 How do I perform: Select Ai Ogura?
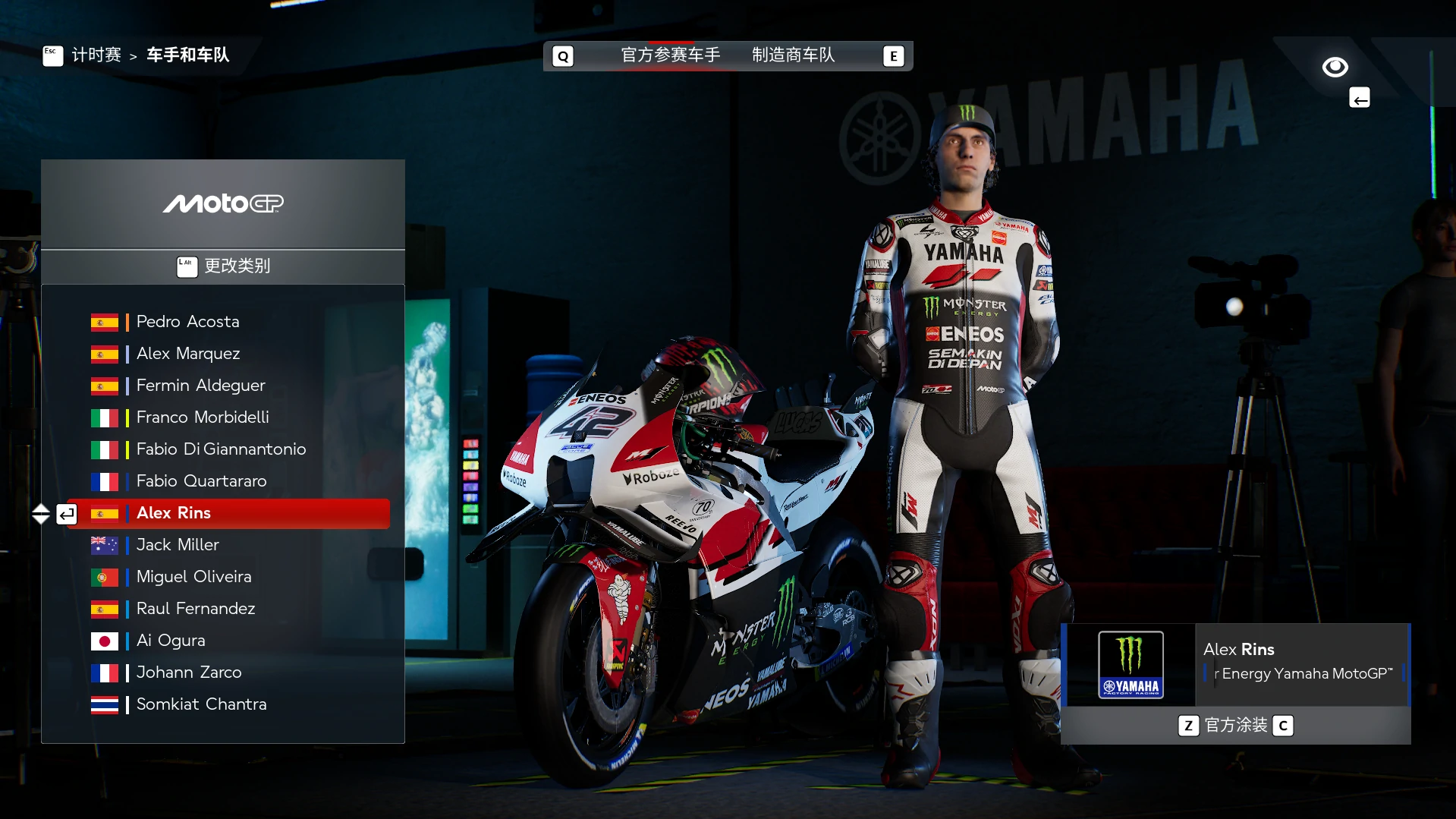(171, 641)
